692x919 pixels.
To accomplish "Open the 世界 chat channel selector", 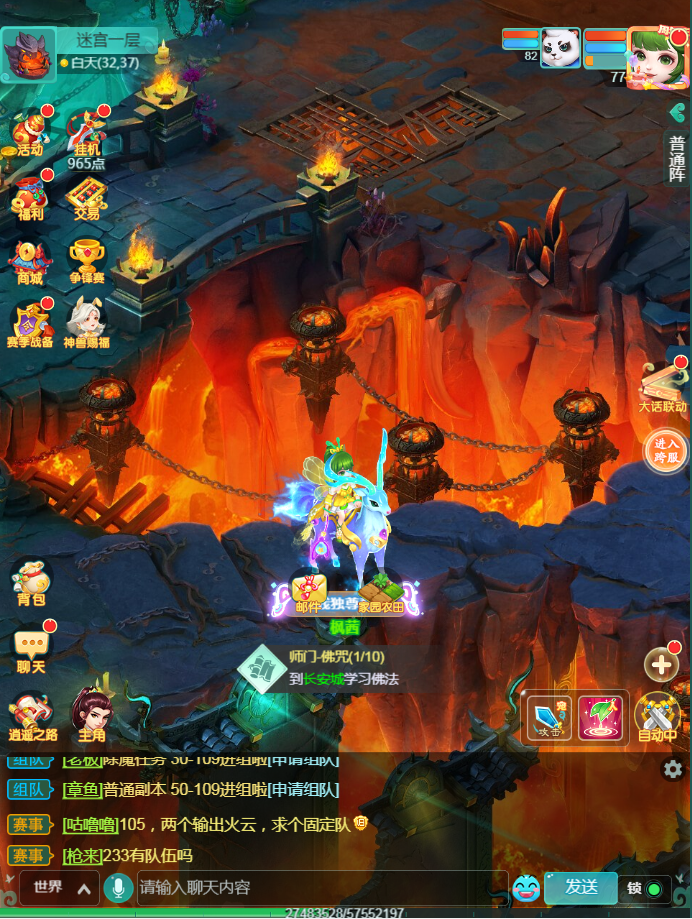I will coord(60,887).
